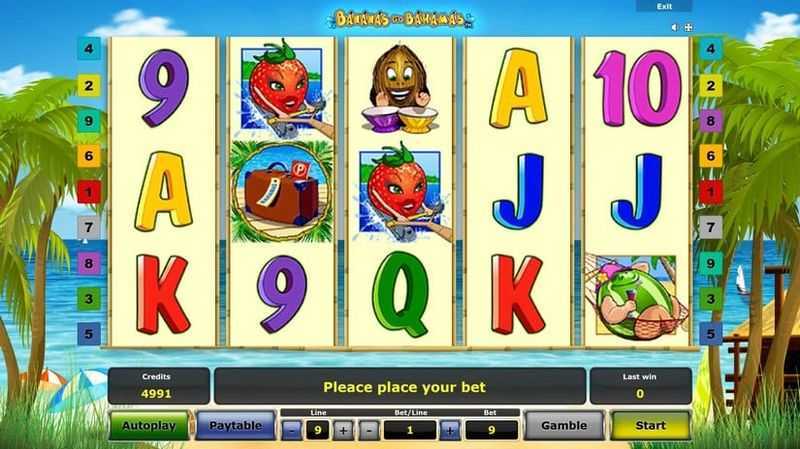The height and width of the screenshot is (449, 800).
Task: Toggle the sound speaker icon
Action: [x=675, y=27]
